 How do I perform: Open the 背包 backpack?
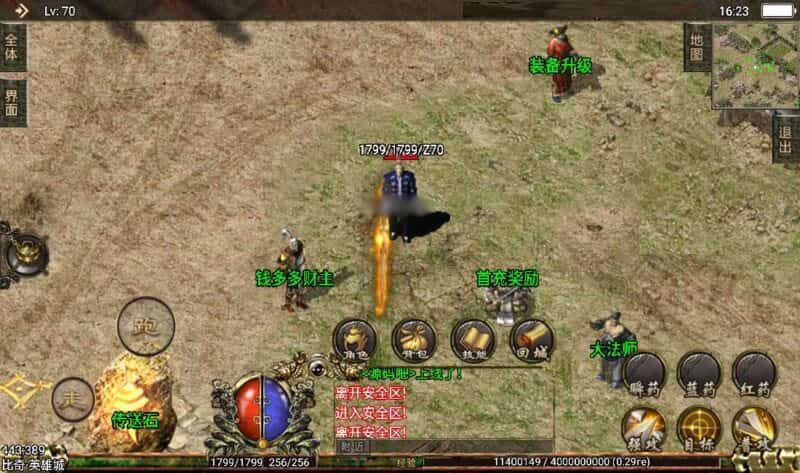coord(413,340)
